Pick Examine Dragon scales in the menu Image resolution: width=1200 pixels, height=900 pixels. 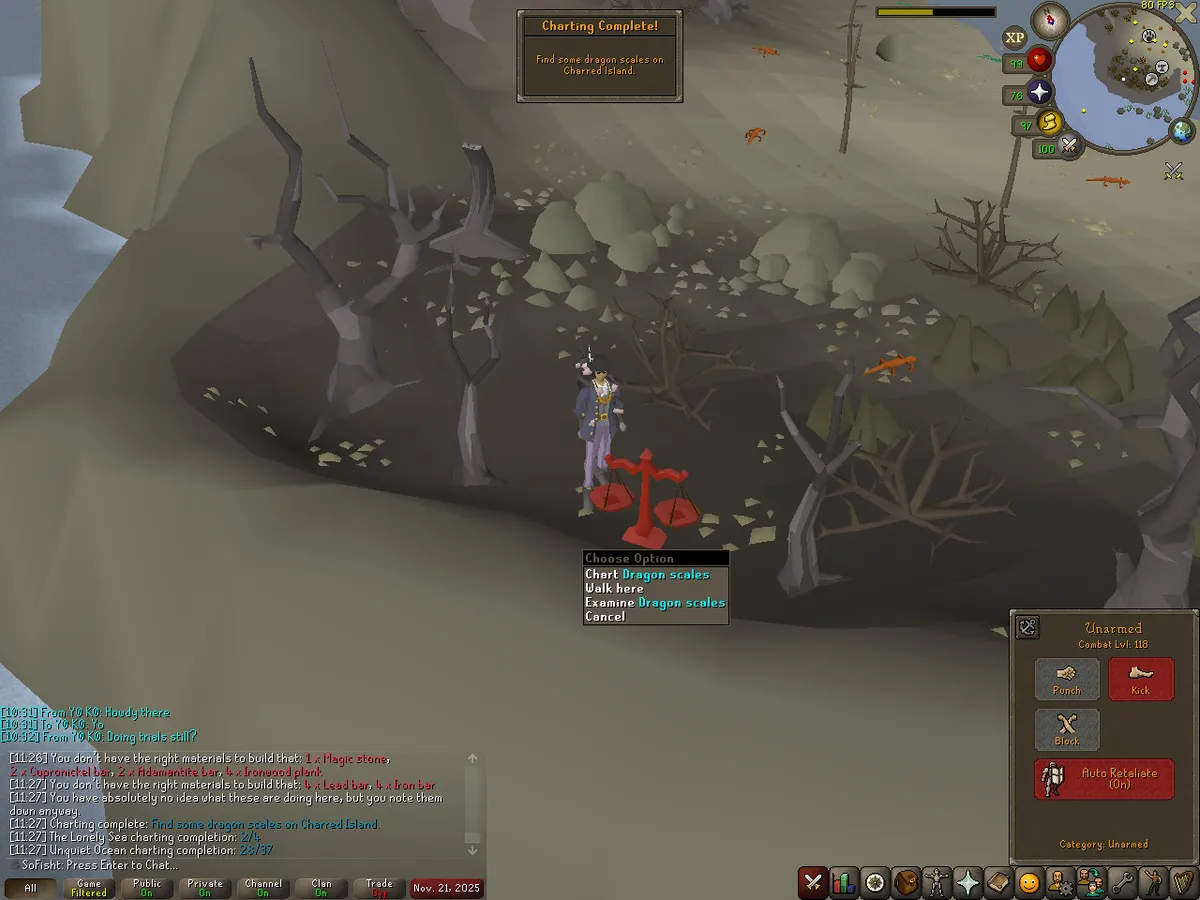point(655,602)
